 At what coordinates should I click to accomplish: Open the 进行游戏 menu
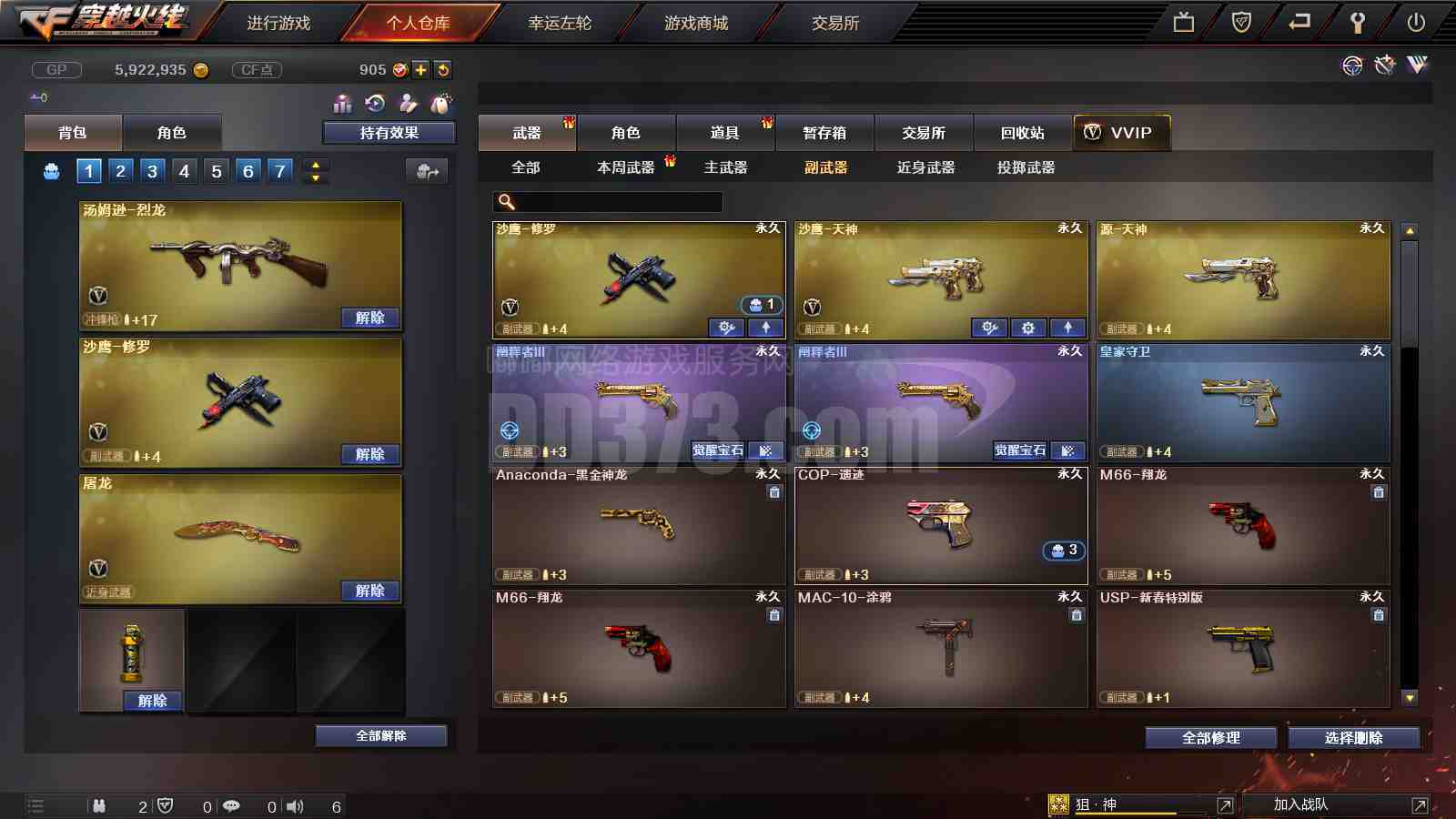tap(278, 23)
